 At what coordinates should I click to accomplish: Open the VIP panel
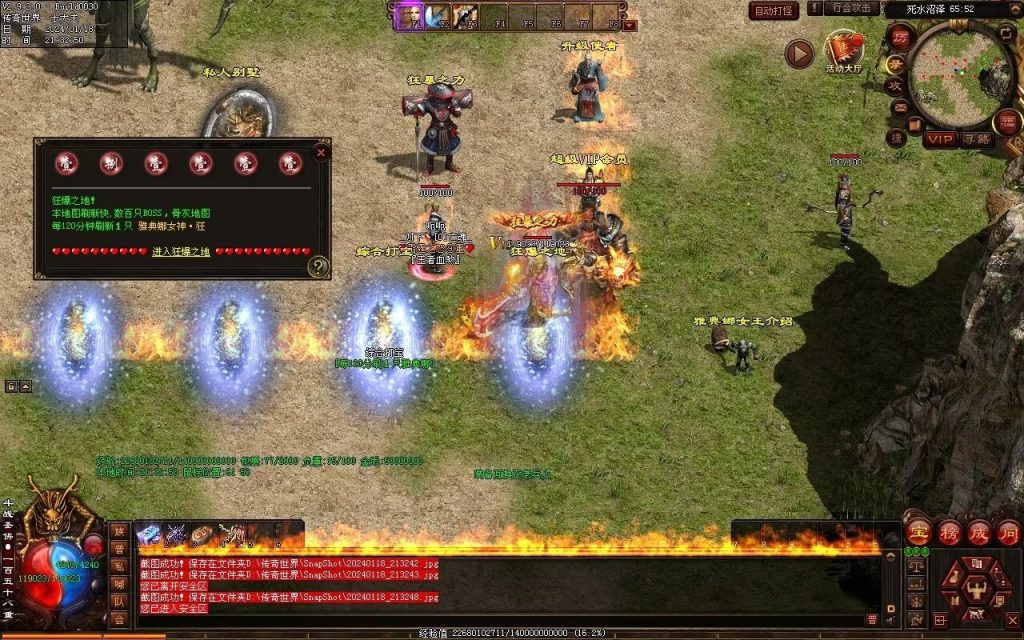pos(940,139)
